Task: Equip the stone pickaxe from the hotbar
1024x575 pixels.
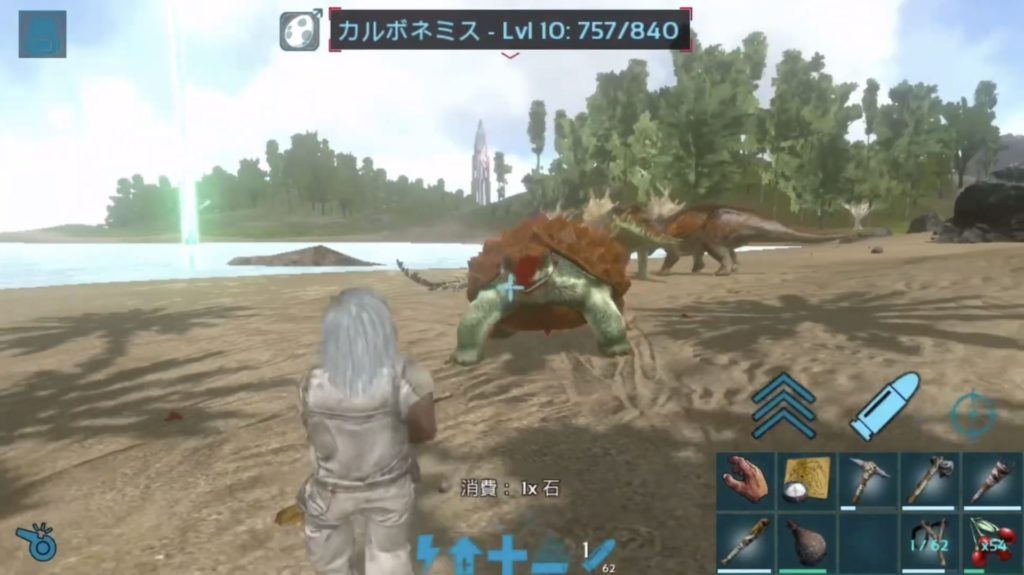Action: tap(869, 480)
